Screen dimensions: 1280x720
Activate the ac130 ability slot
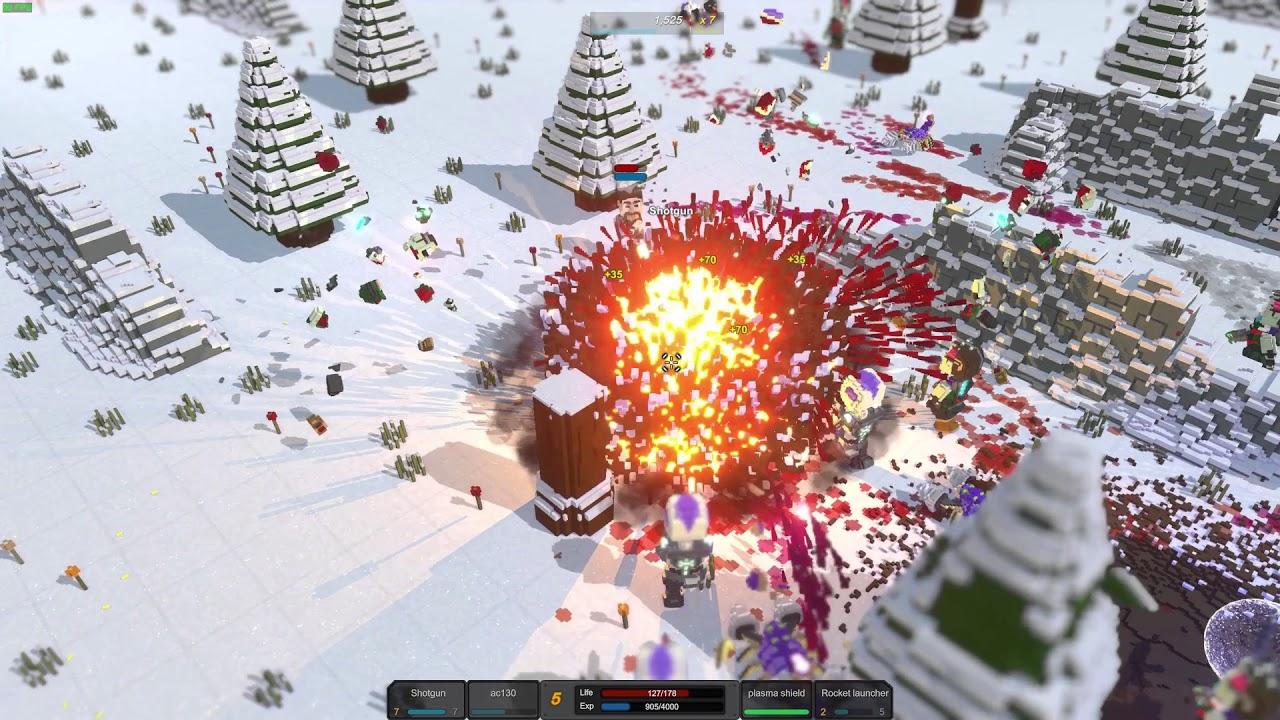tap(502, 700)
